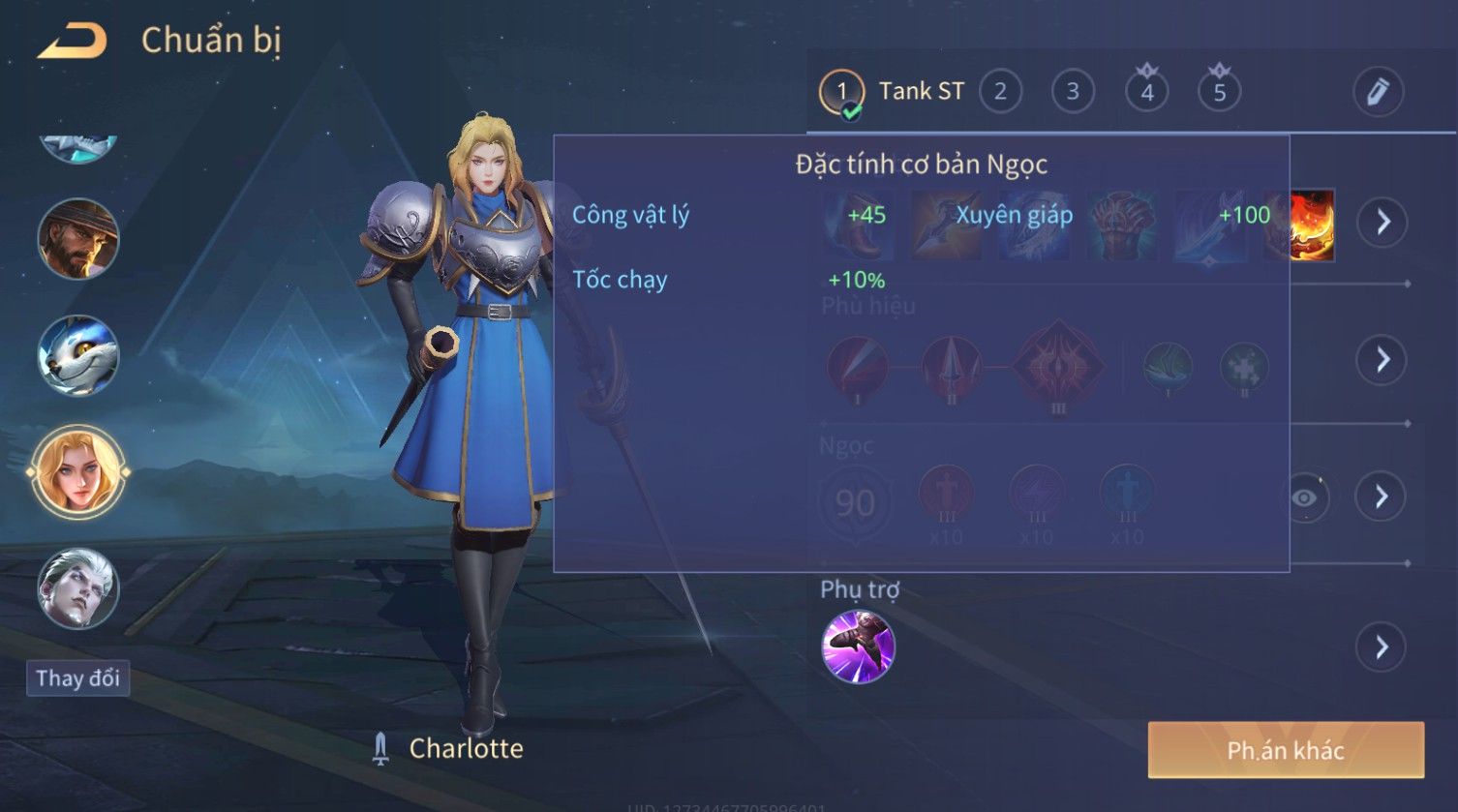Tap the Thay đổi change button

tap(77, 678)
